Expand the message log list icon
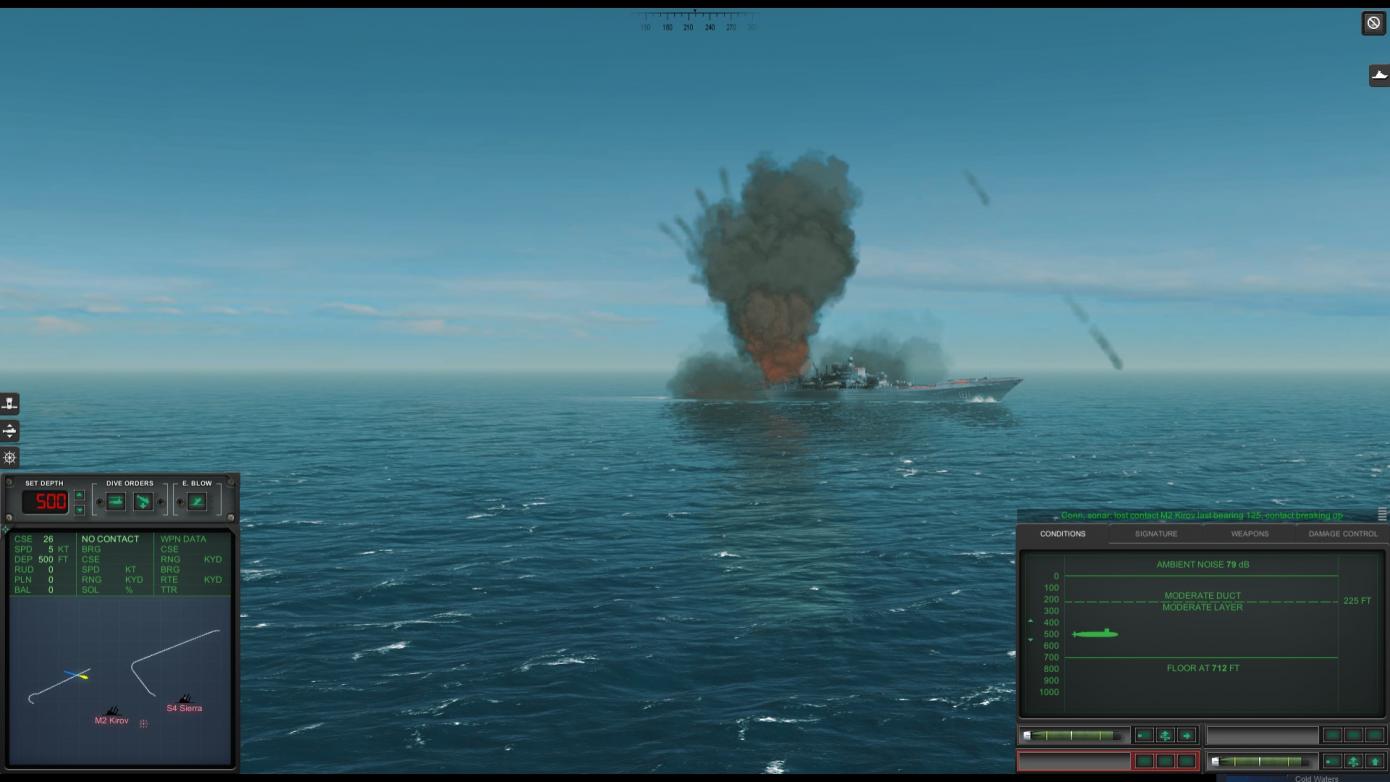 click(1382, 514)
